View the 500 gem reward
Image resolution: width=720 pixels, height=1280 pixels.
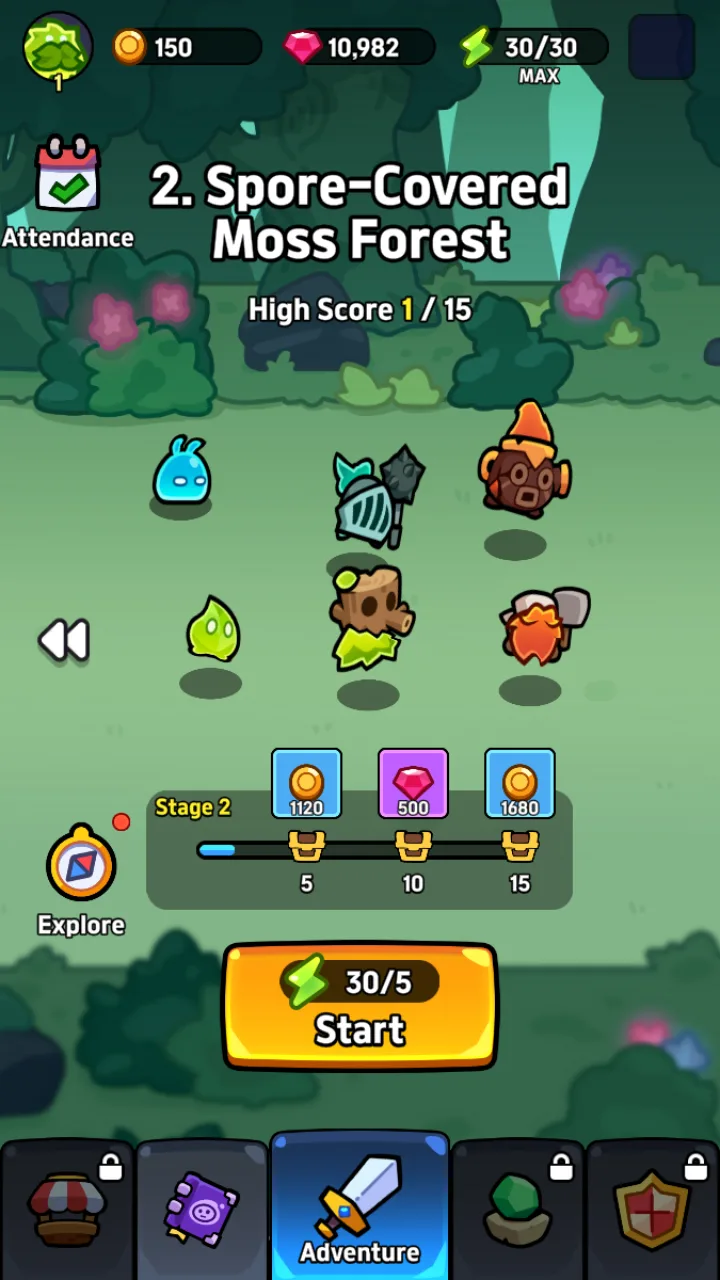[x=413, y=784]
